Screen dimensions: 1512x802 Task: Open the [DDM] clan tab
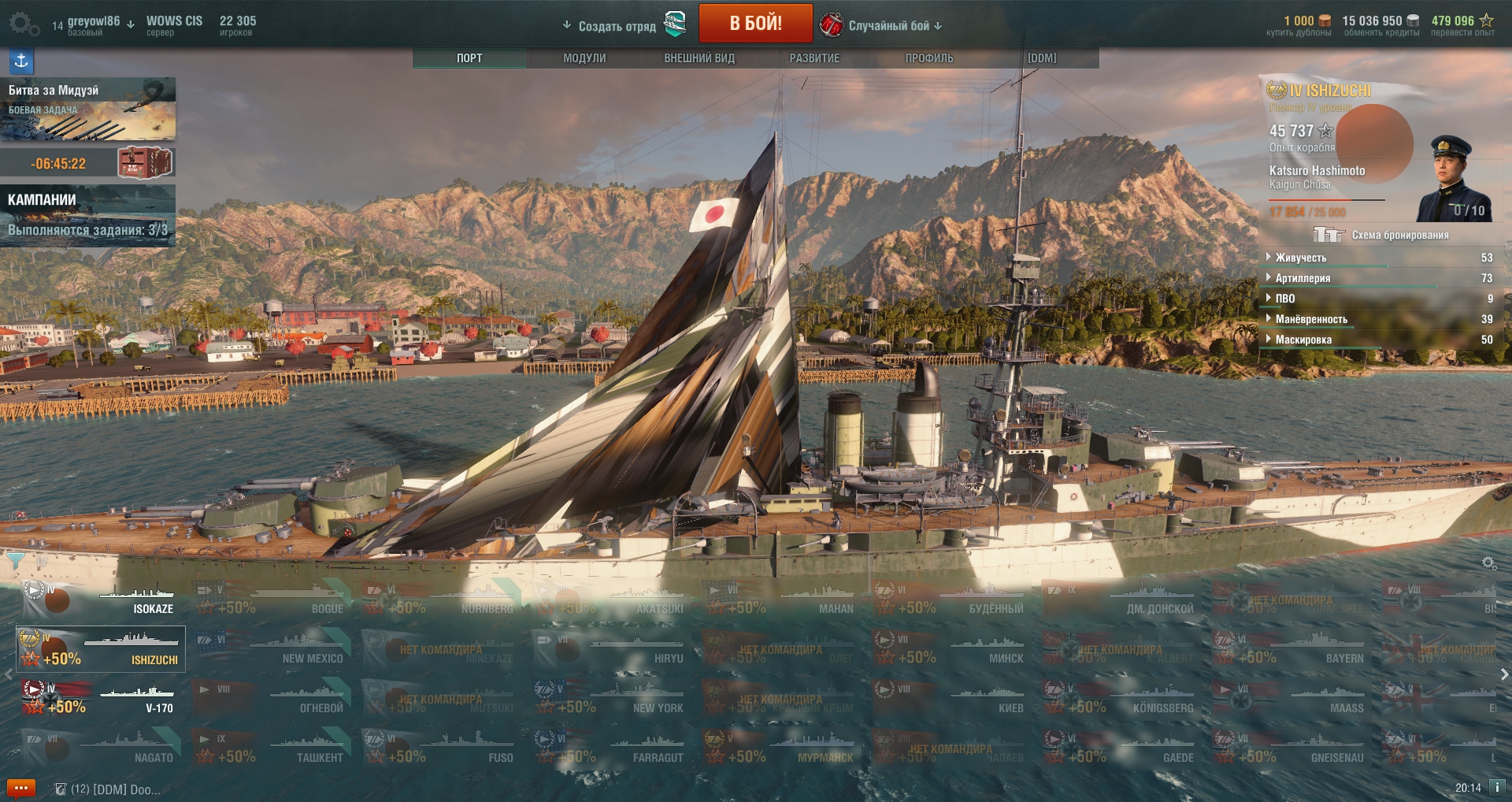[1042, 58]
